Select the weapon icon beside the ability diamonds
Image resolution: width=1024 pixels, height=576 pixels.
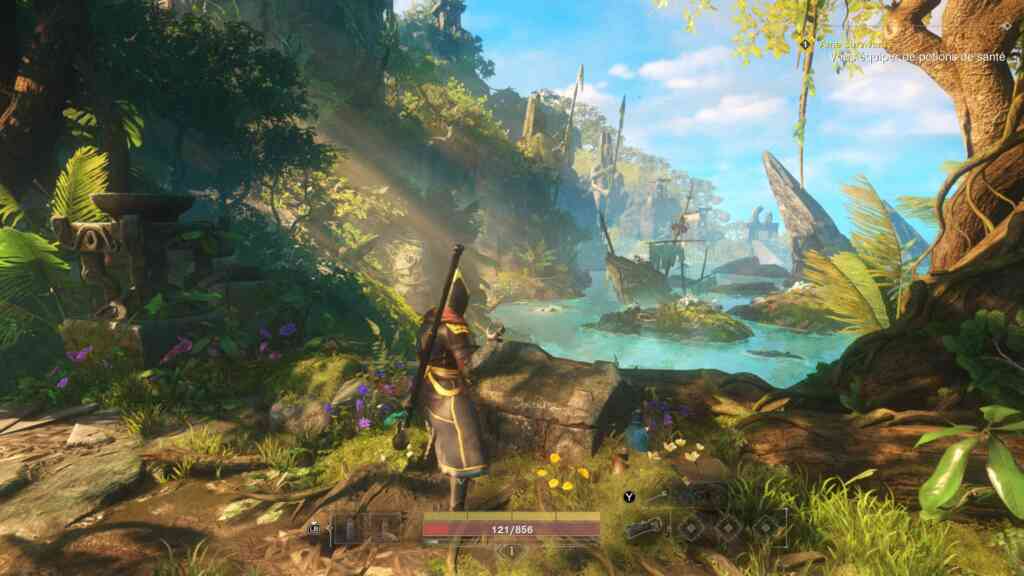pos(643,528)
